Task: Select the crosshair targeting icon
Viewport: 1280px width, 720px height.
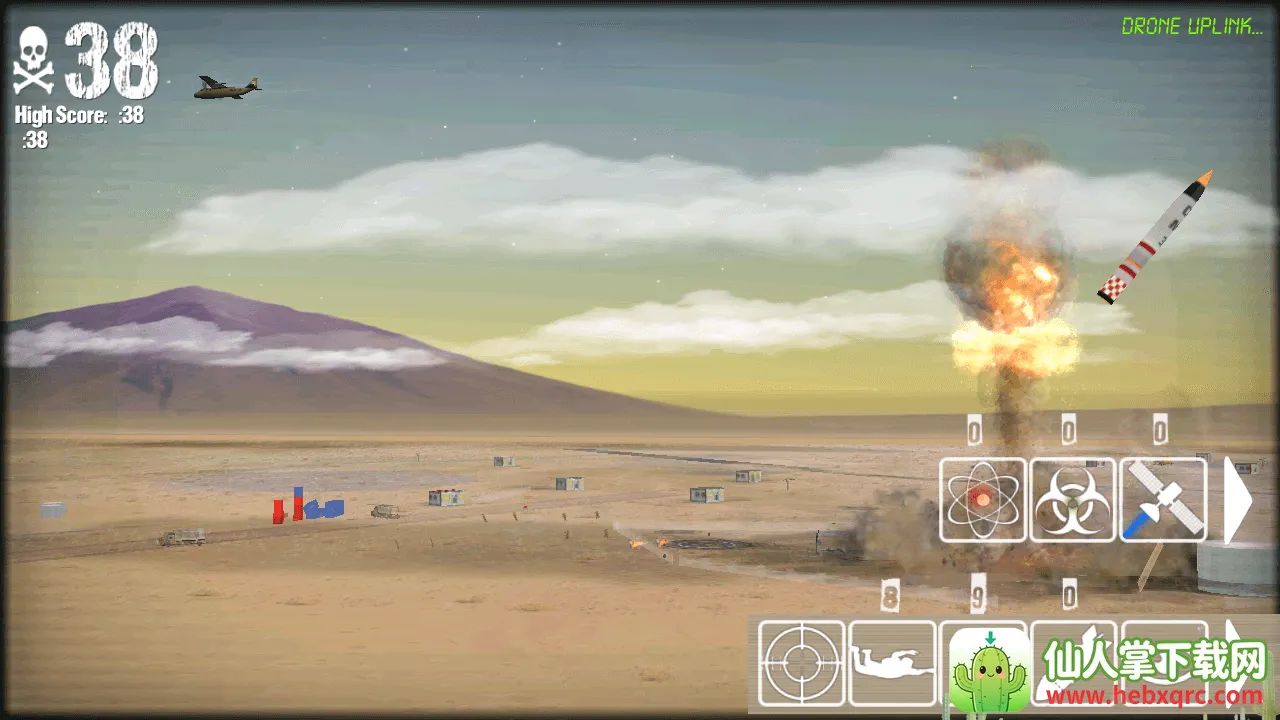Action: coord(802,663)
